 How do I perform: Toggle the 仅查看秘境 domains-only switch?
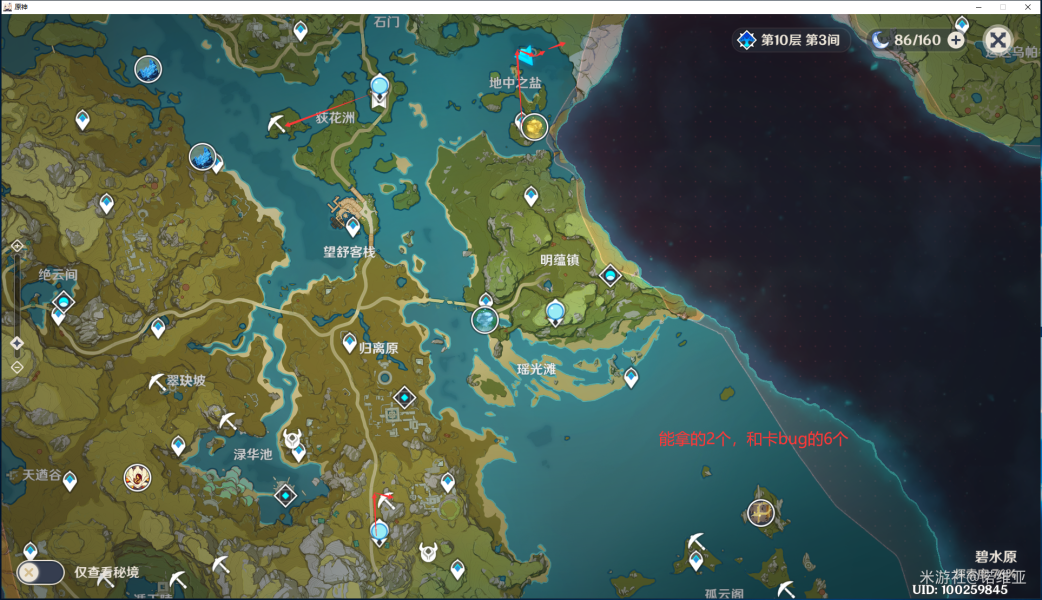[x=40, y=572]
